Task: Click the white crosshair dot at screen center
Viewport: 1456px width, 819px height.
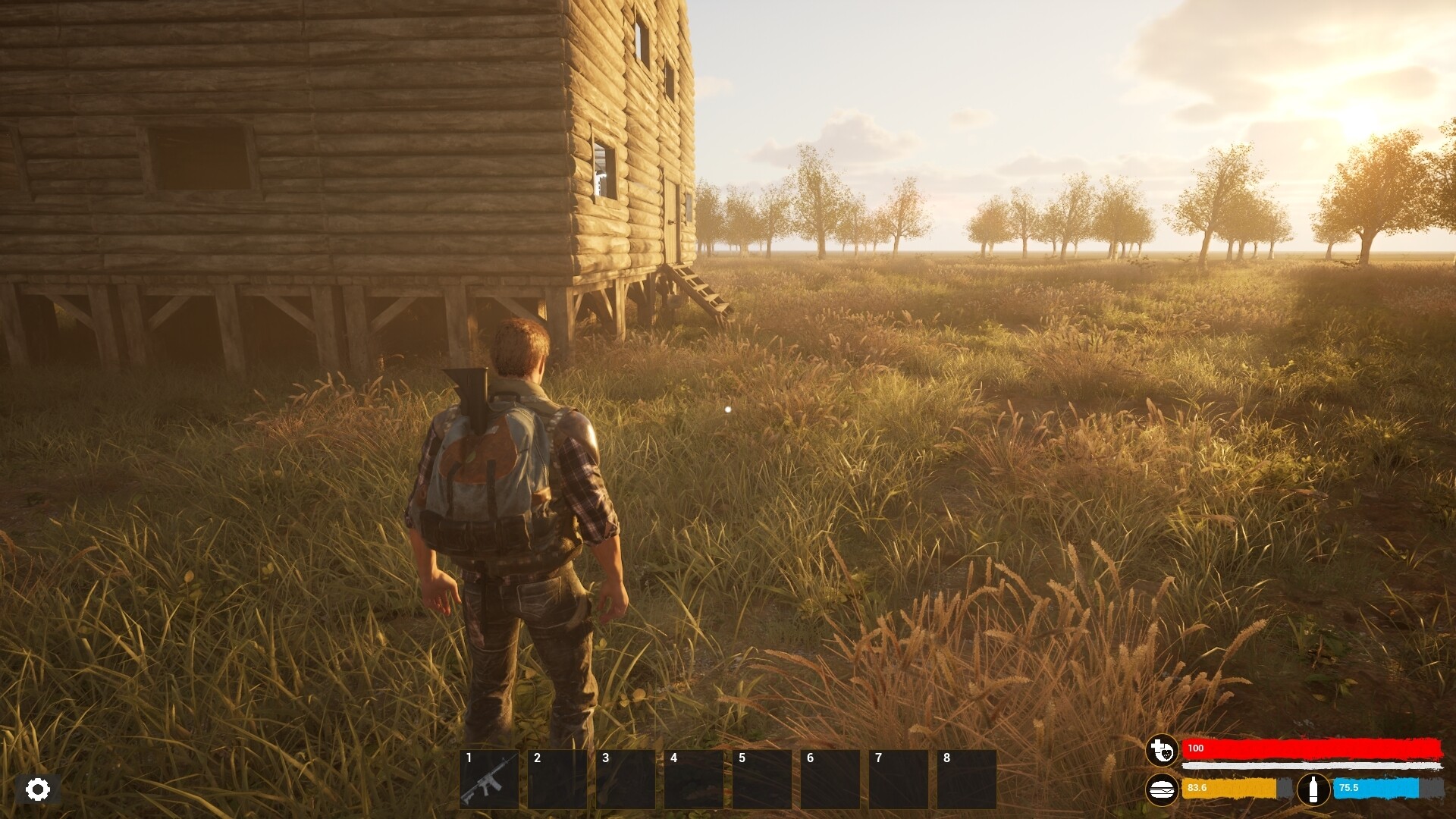Action: (727, 409)
